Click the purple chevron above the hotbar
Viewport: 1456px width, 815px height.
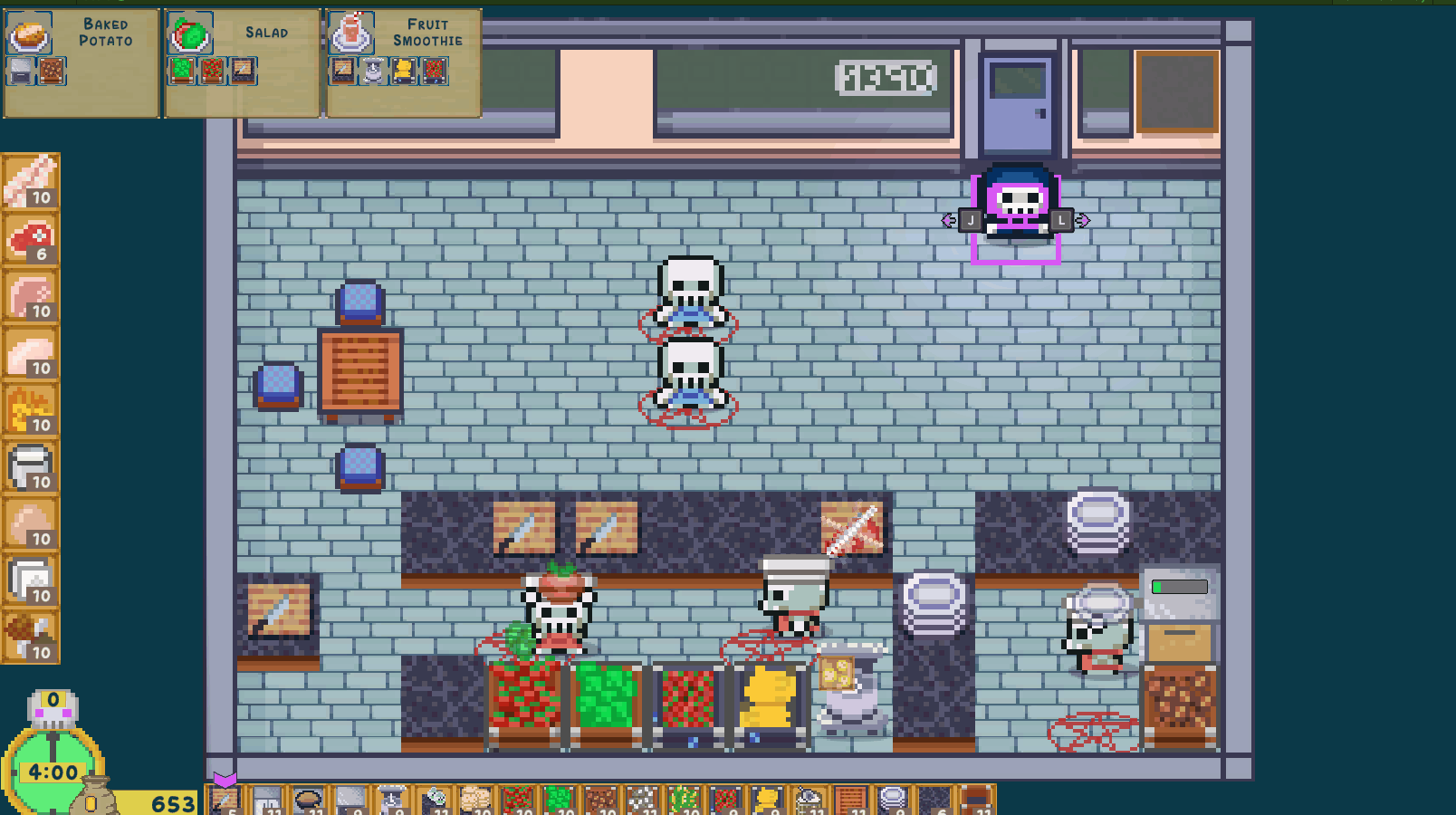[x=226, y=777]
